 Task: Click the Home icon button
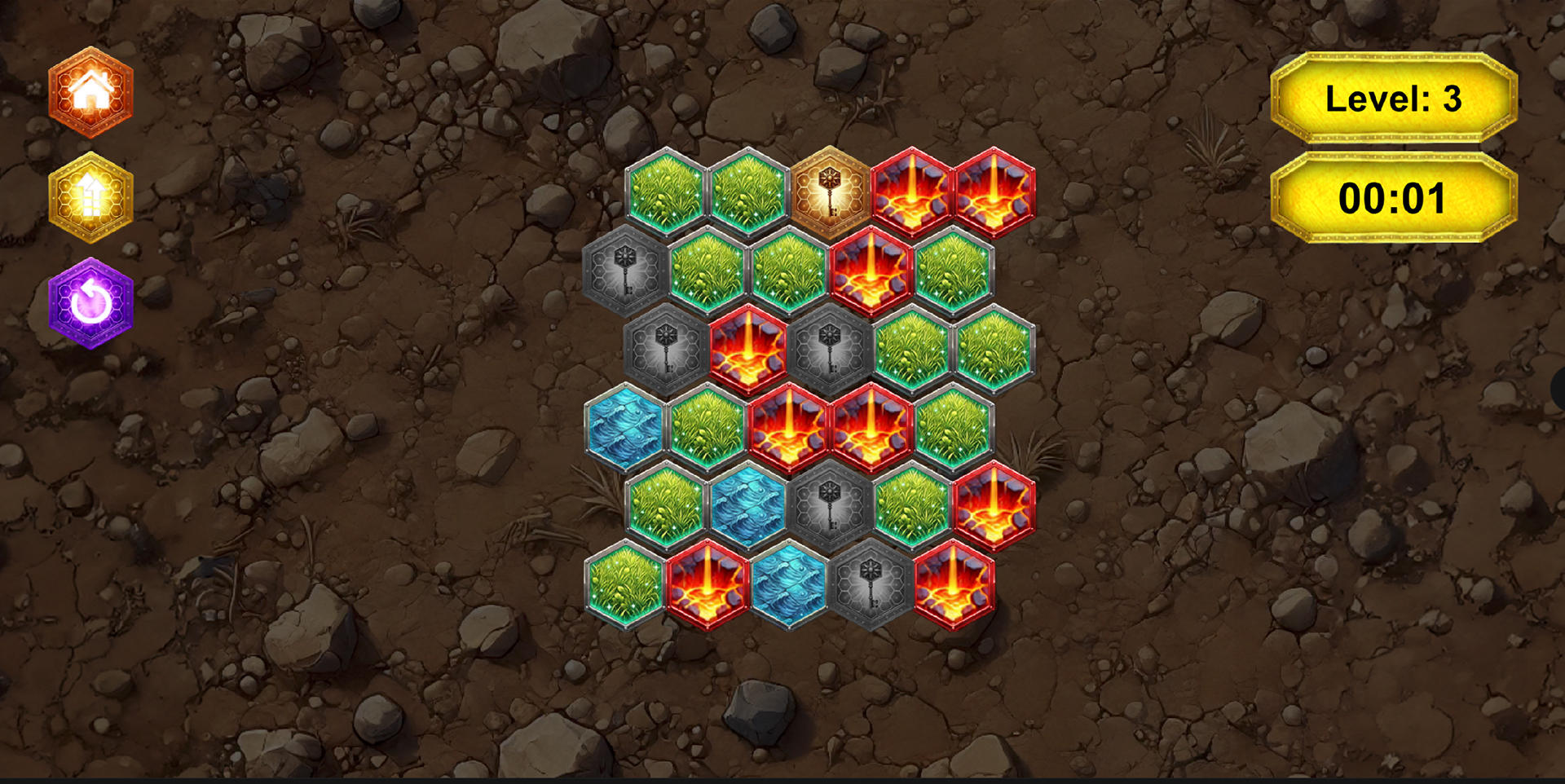[x=90, y=92]
